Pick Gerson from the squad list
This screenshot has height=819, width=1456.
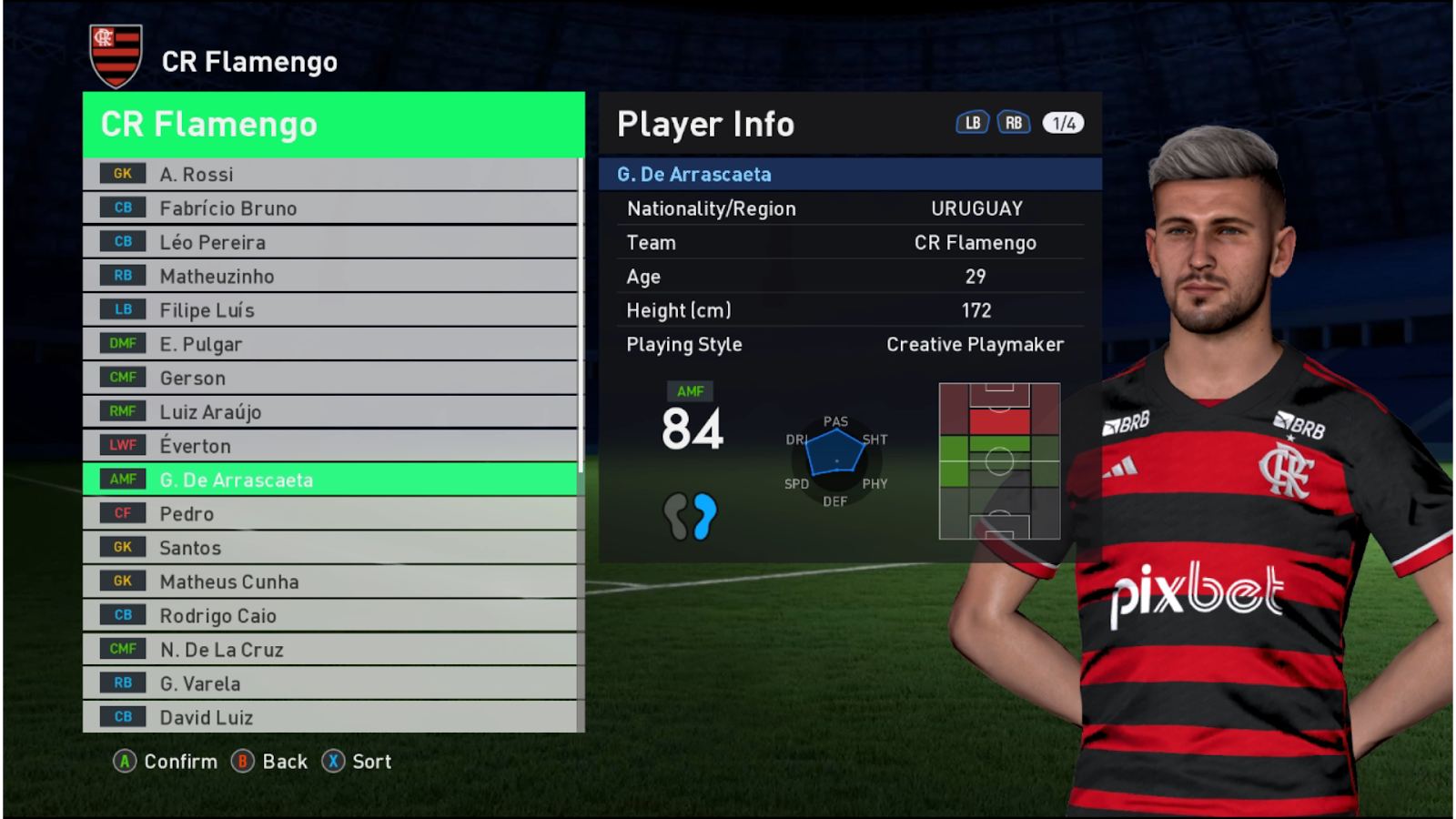pos(329,378)
